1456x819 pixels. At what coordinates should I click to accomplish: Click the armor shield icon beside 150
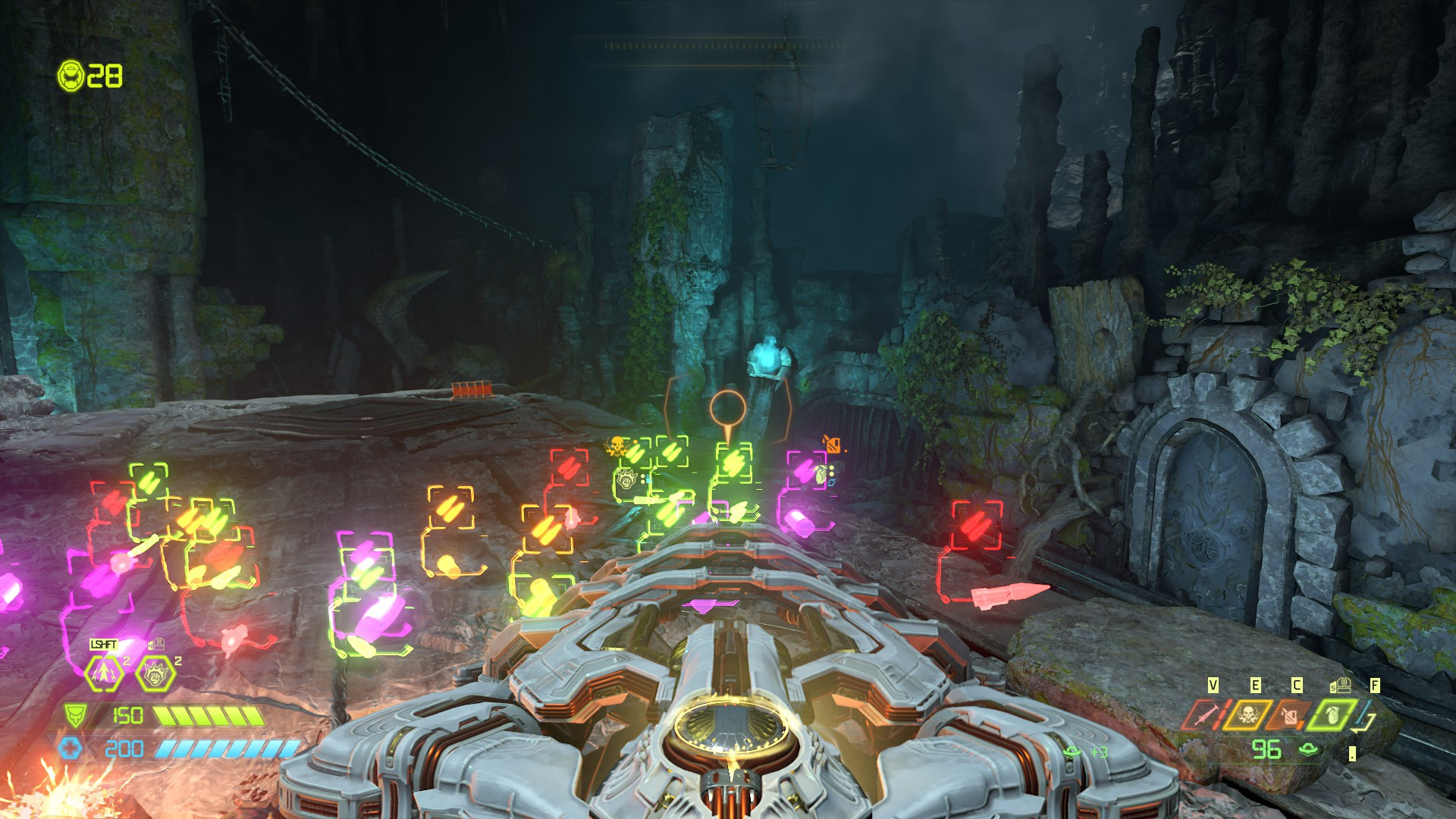[74, 714]
